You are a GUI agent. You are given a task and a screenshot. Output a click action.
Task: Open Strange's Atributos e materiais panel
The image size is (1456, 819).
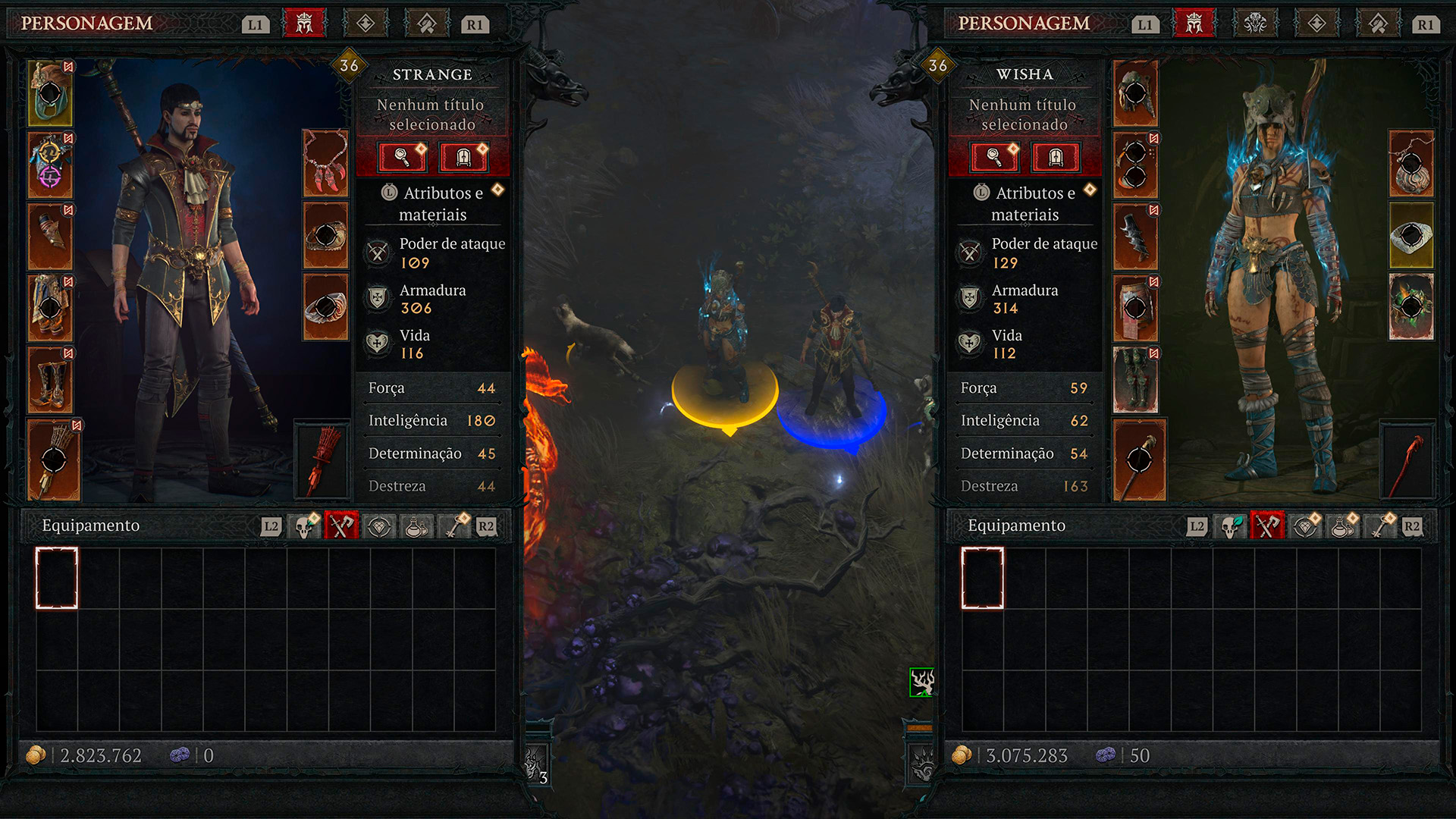pos(433,203)
